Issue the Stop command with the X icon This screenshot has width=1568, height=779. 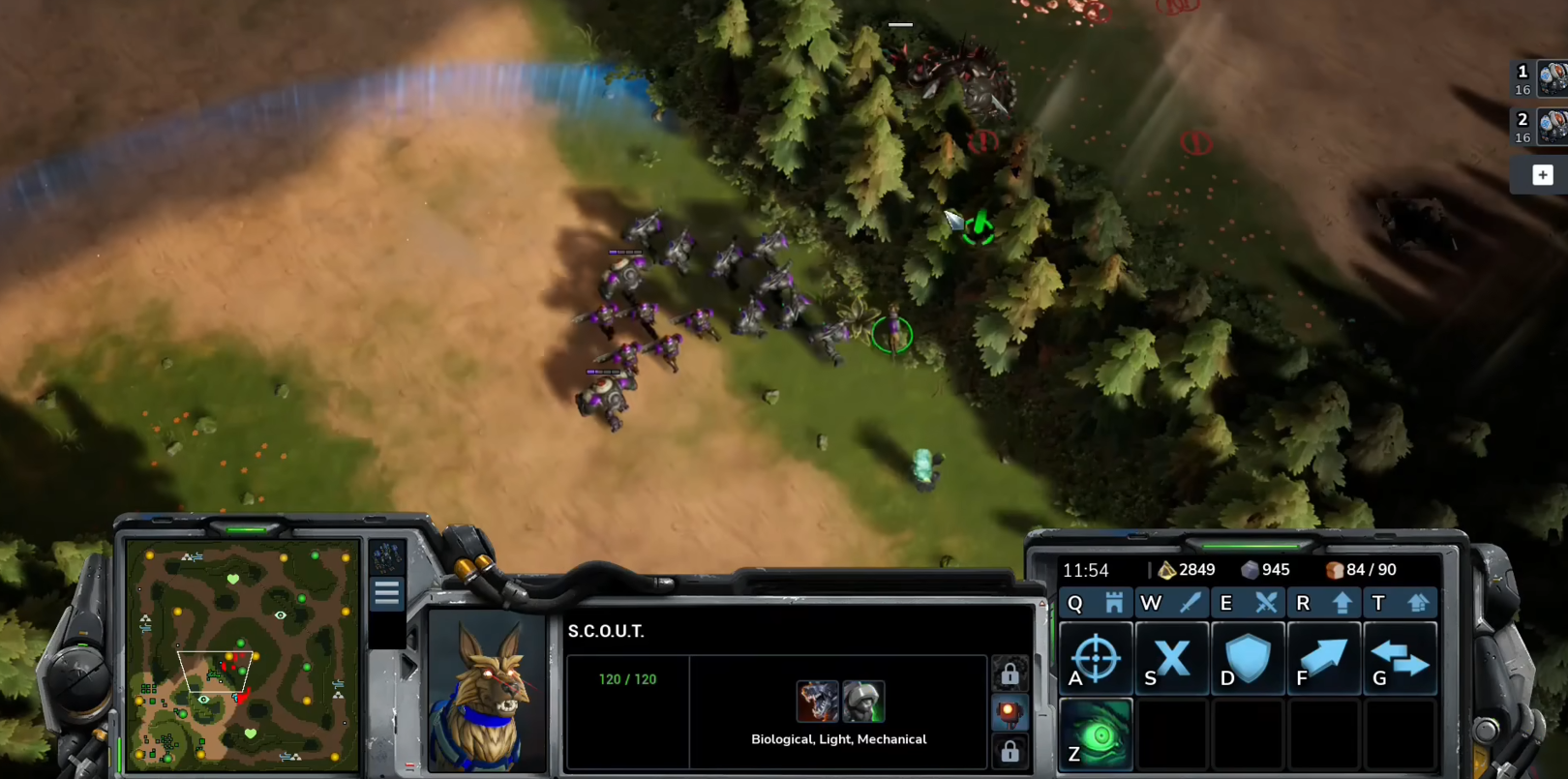(1171, 659)
